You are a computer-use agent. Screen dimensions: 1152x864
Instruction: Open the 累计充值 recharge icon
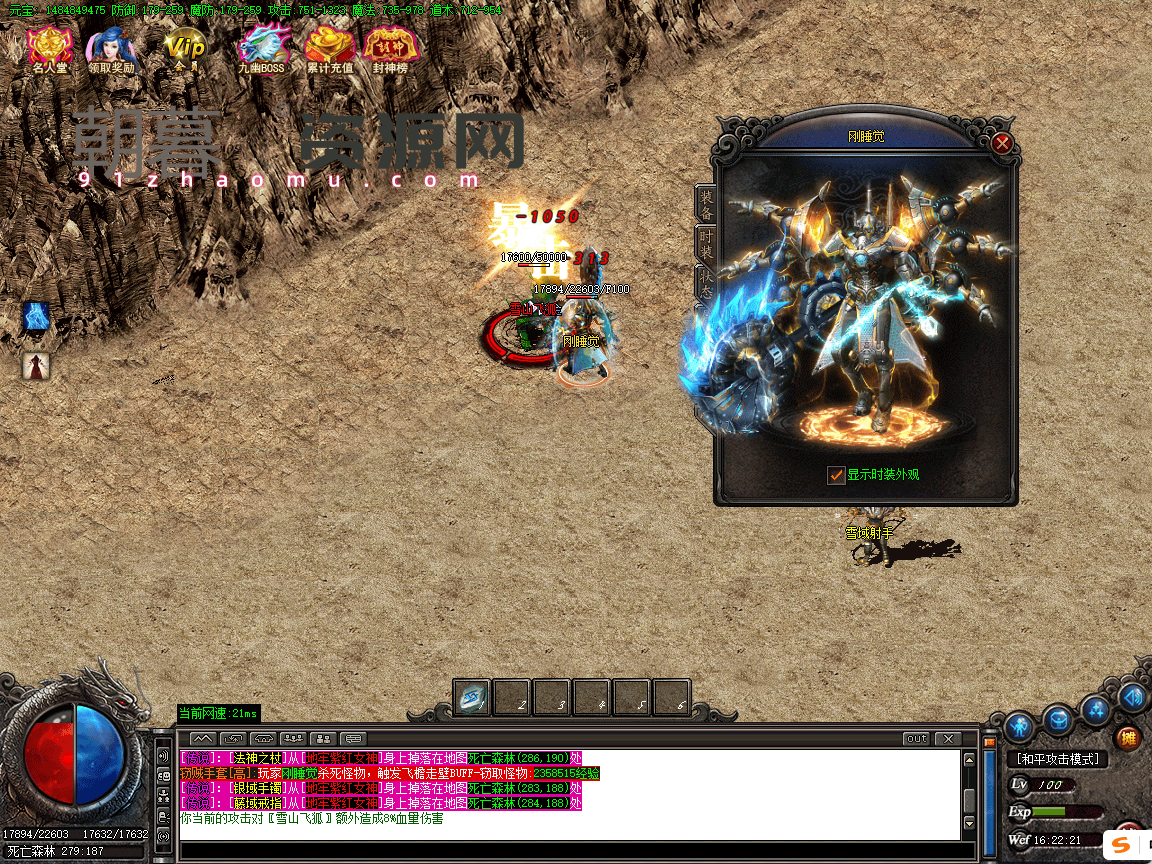[x=329, y=50]
